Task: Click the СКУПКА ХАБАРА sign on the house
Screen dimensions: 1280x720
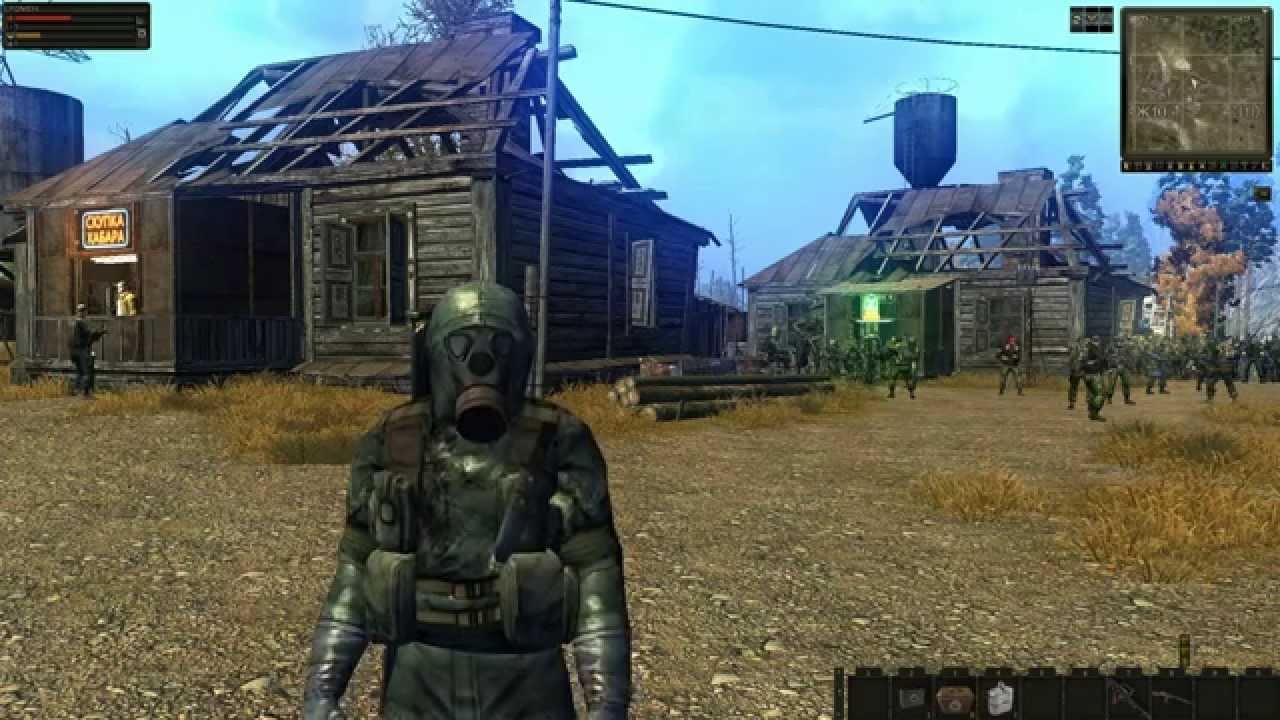Action: (103, 228)
